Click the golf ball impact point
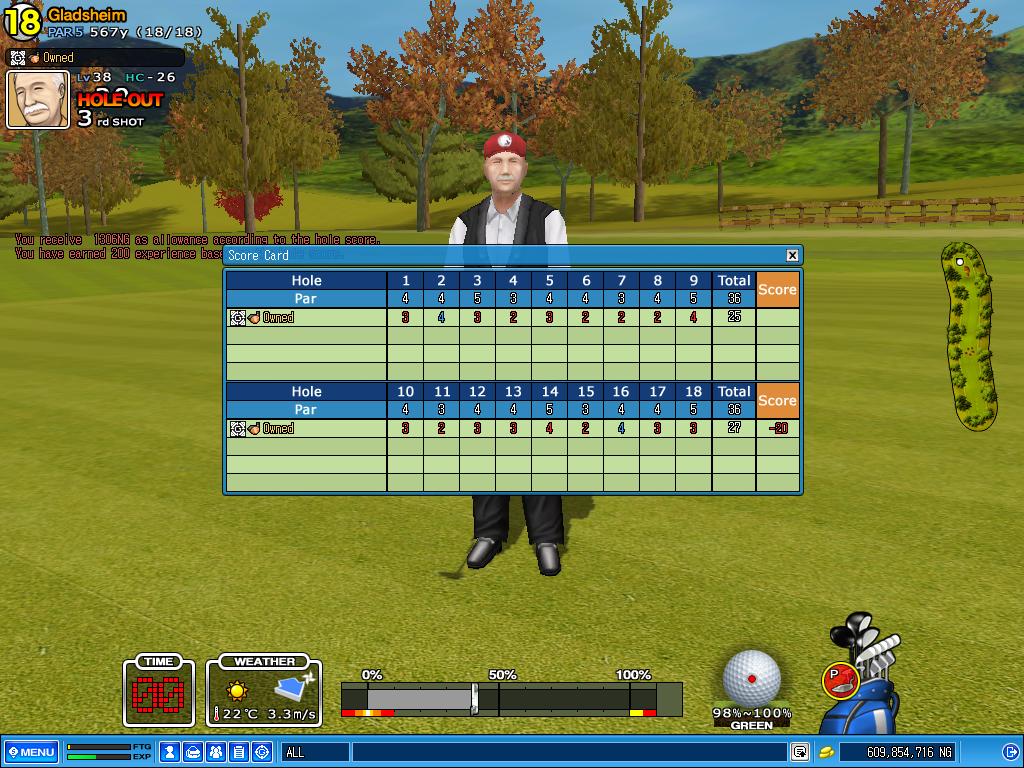1024x768 pixels. 752,677
